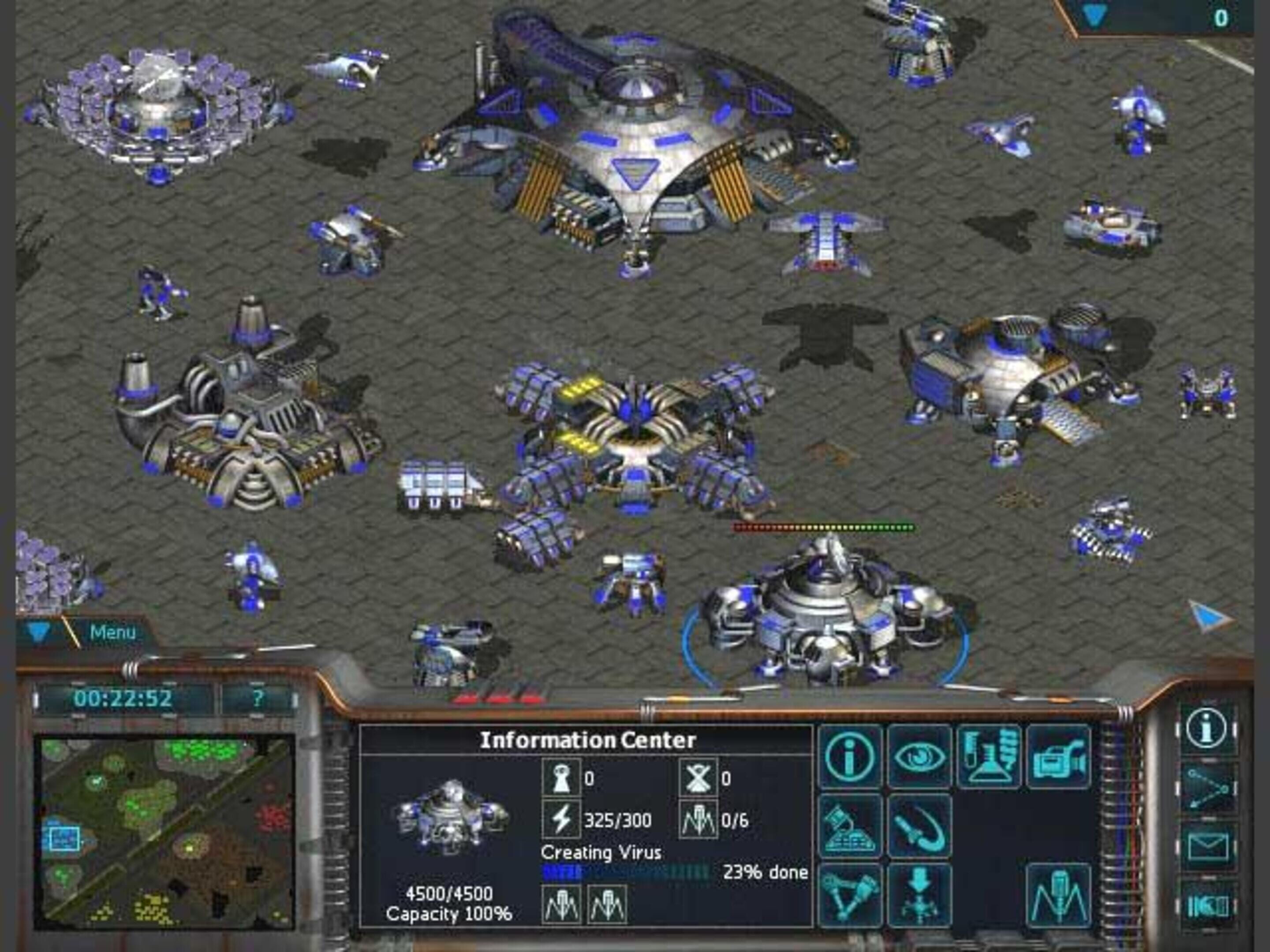Select the circled info command icon
Screen dimensions: 1270x952
tap(850, 756)
